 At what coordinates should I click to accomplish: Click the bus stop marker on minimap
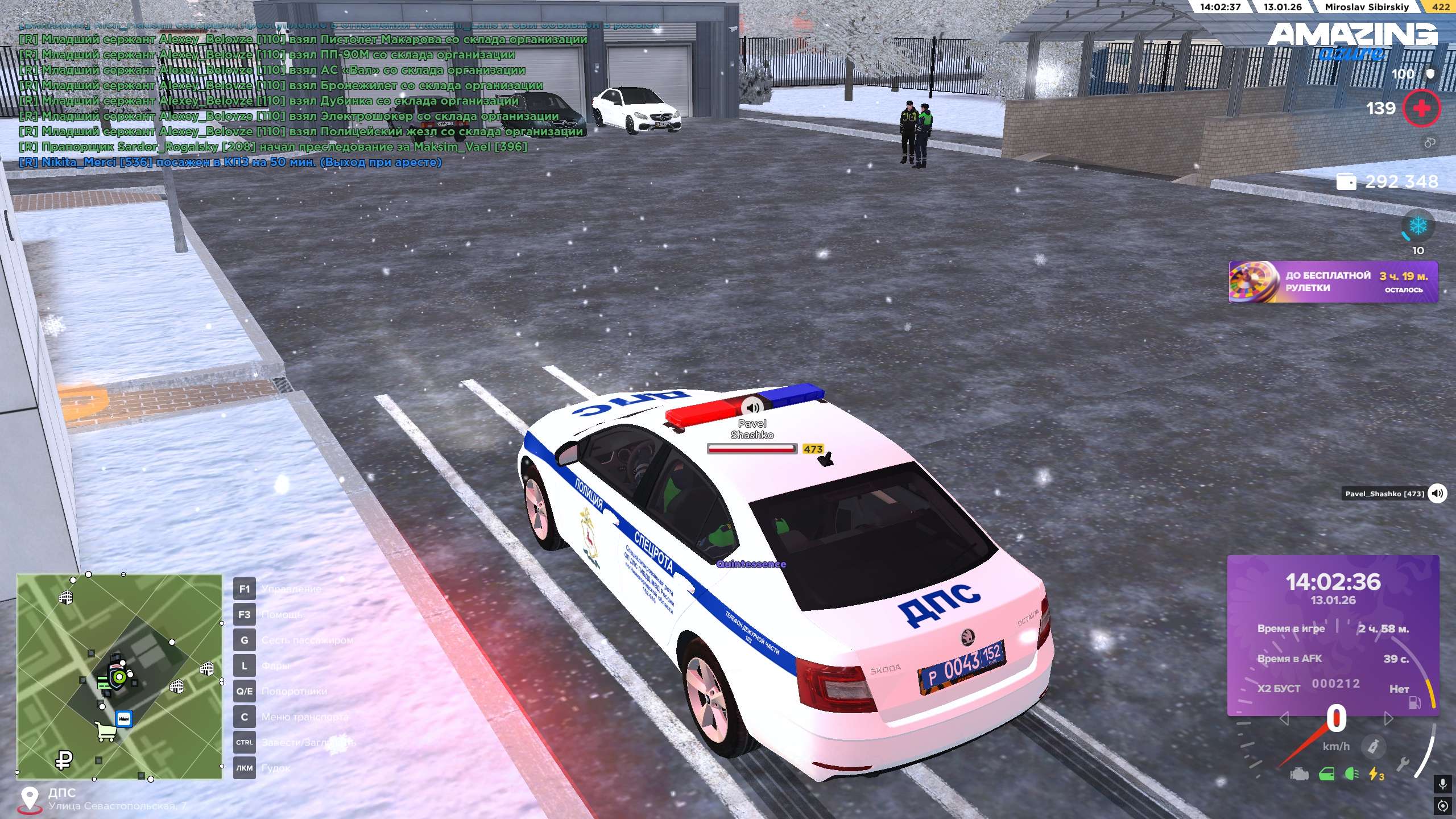click(x=124, y=718)
